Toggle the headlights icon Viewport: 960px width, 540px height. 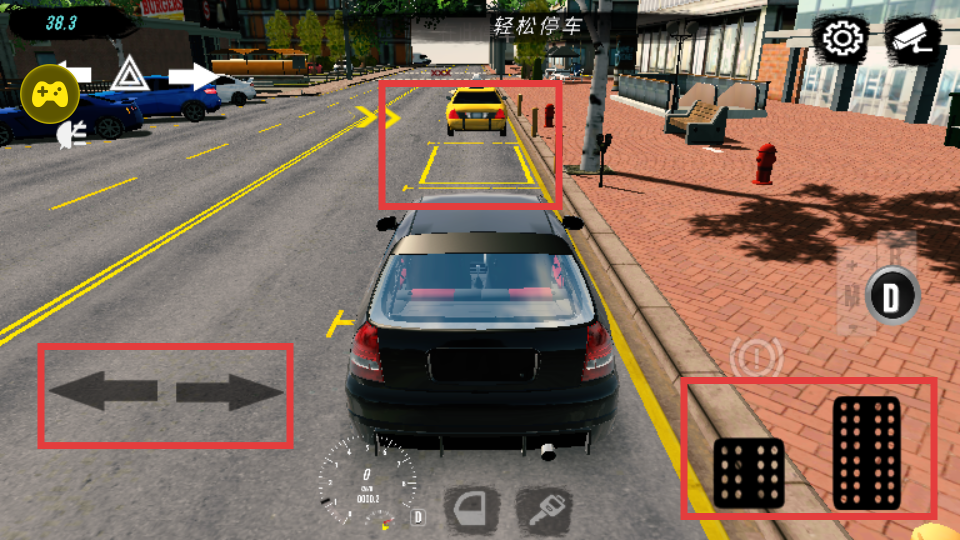pyautogui.click(x=72, y=134)
